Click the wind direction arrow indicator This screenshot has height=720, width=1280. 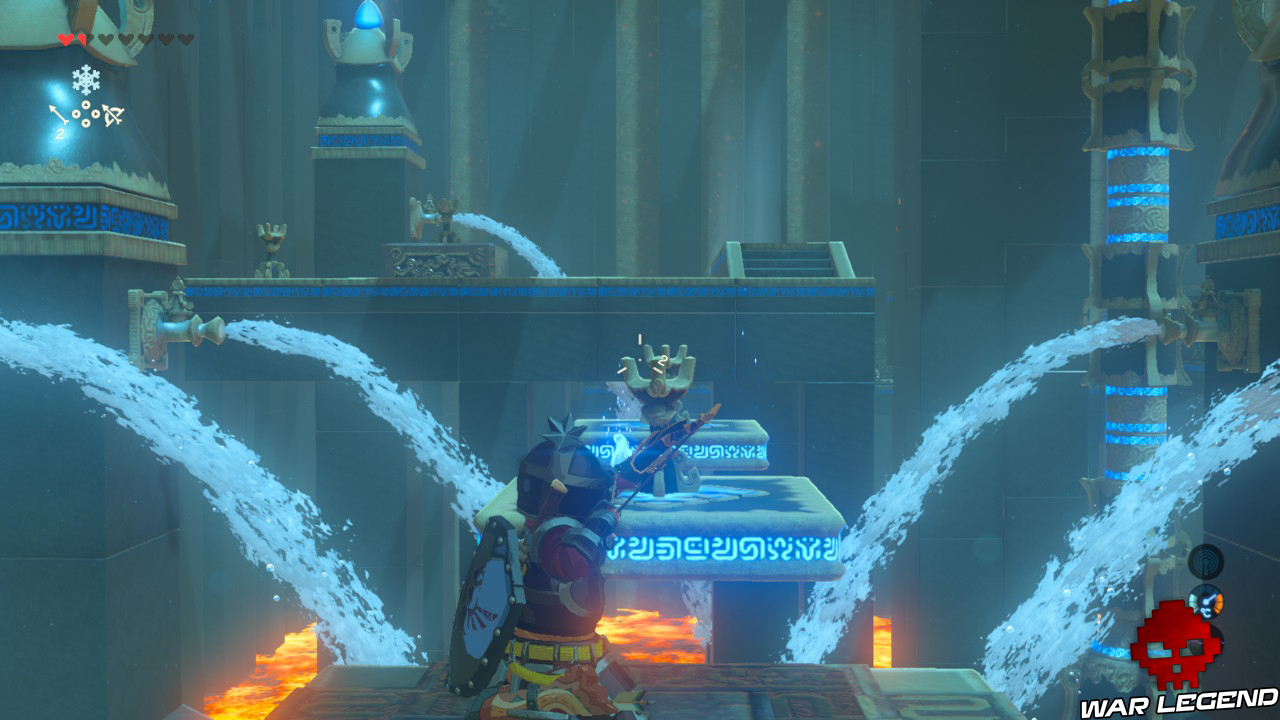point(58,112)
